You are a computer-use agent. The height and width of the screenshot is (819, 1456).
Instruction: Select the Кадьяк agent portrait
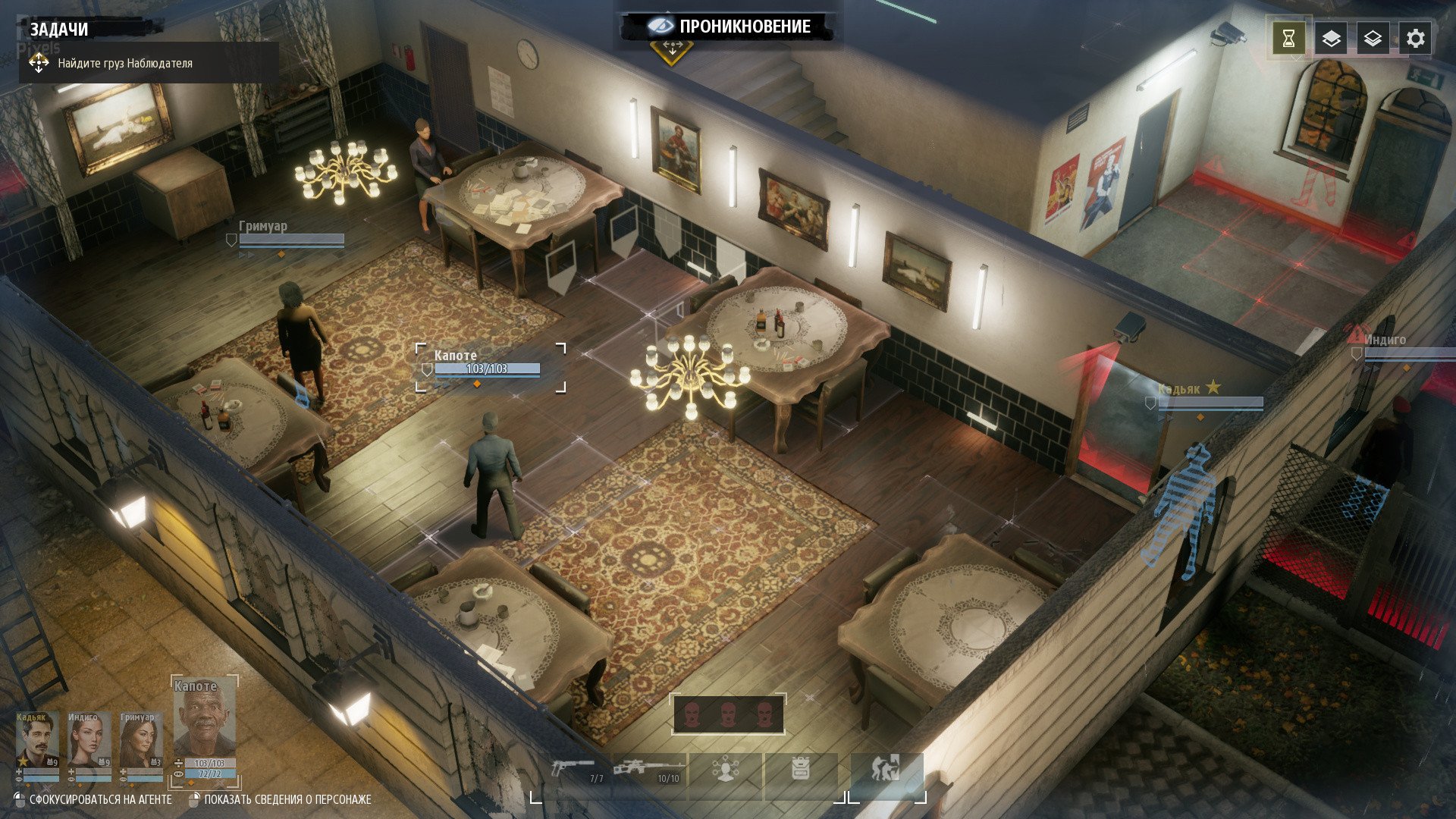[x=37, y=742]
